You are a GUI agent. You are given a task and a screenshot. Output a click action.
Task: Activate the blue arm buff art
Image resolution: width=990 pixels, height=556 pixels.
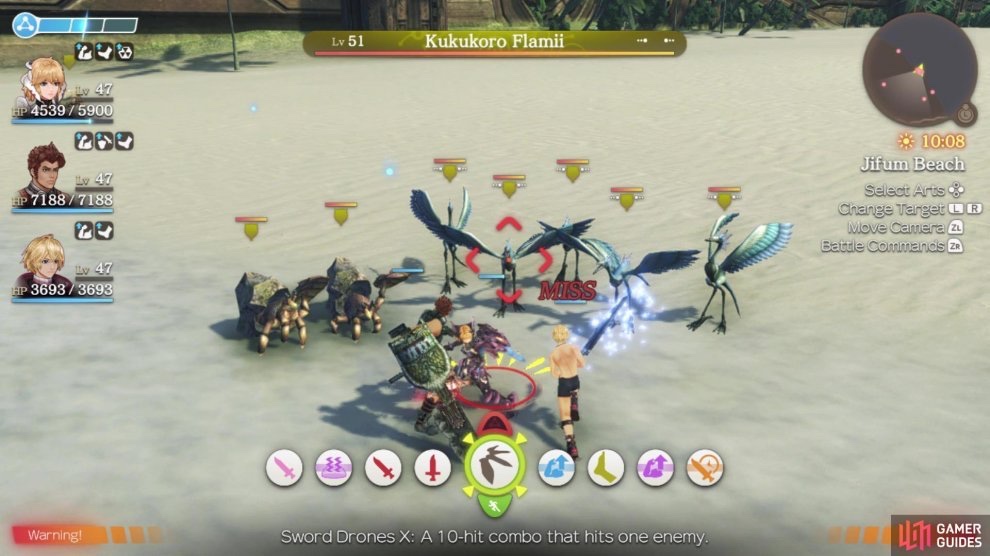pyautogui.click(x=557, y=467)
